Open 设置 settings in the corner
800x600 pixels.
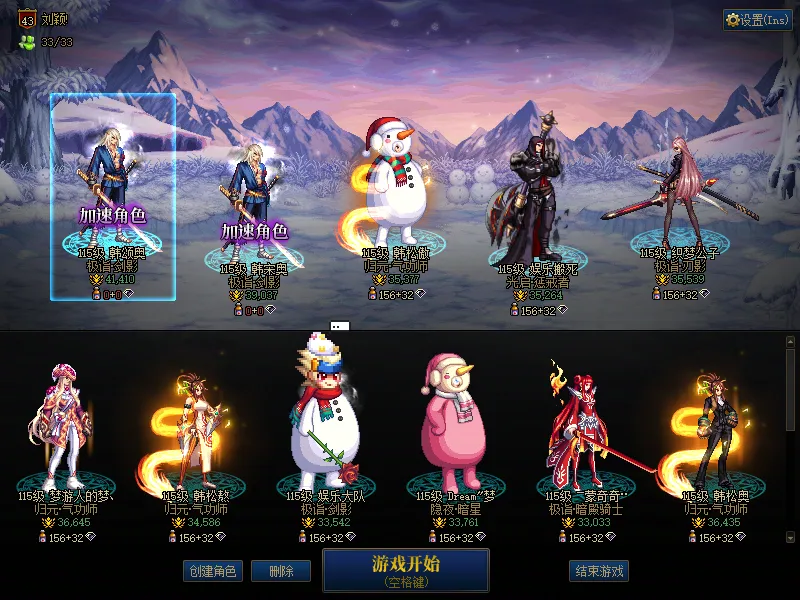click(757, 19)
